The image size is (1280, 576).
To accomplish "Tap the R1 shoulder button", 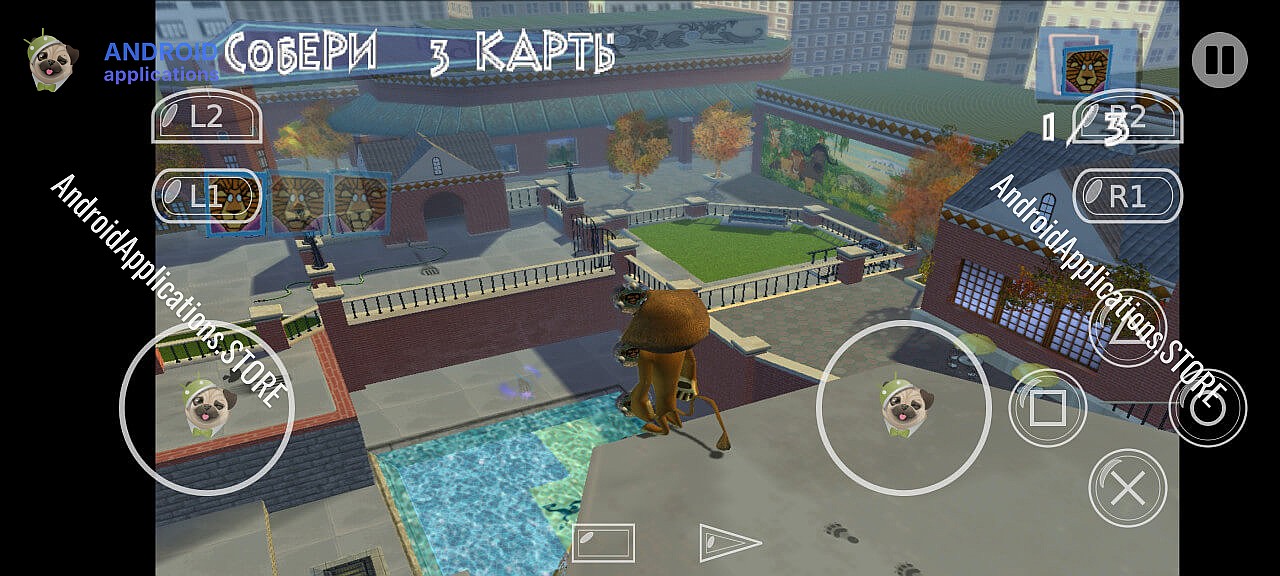I will [x=1127, y=196].
